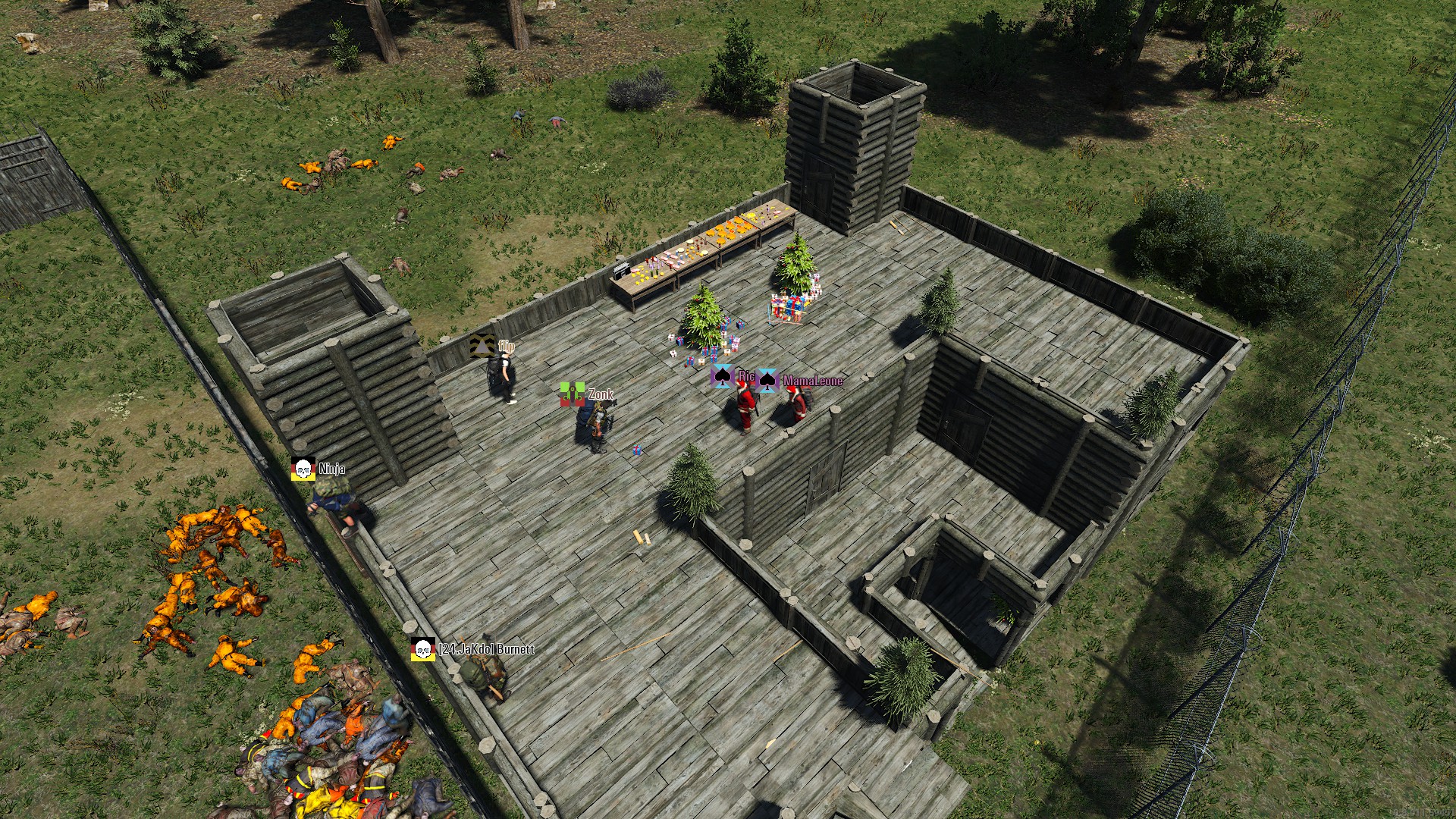The height and width of the screenshot is (819, 1456).
Task: Pick the Ric player spade marker
Action: [722, 376]
